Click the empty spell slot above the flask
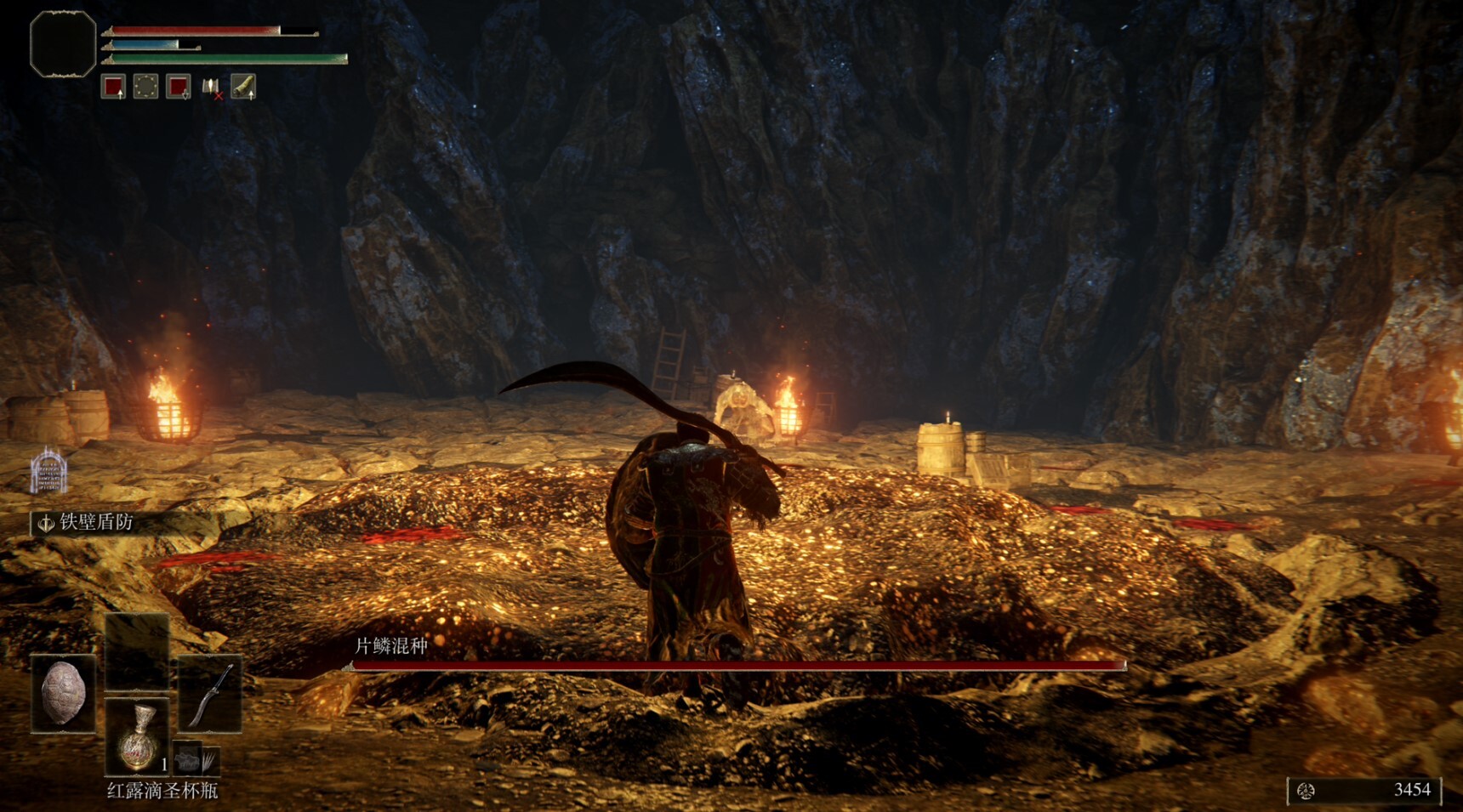Viewport: 1463px width, 812px height. [x=137, y=650]
